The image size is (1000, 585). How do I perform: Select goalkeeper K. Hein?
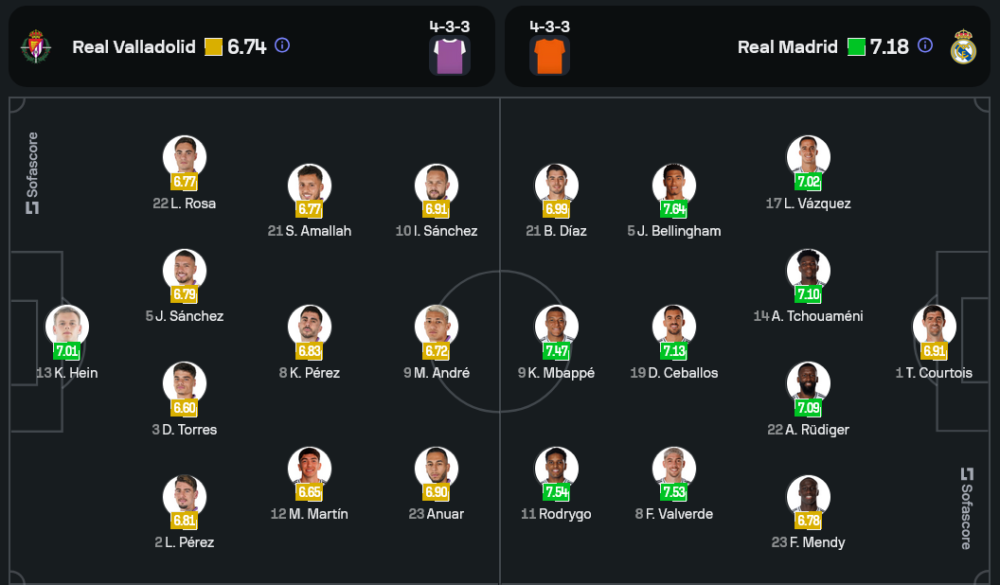pyautogui.click(x=67, y=327)
